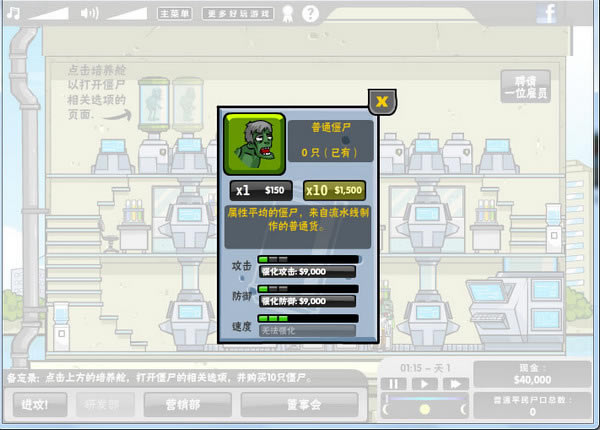Screen dimensions: 600x430
Task: Close the zombie info popup
Action: point(382,102)
